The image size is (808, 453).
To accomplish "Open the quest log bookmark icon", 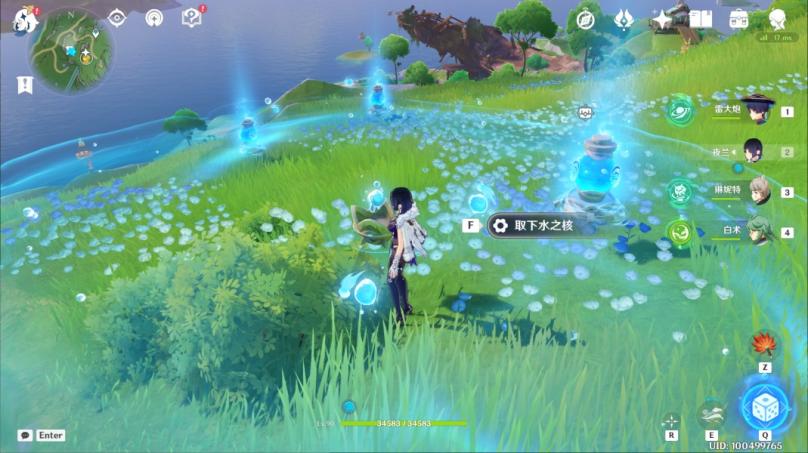I will [x=25, y=85].
